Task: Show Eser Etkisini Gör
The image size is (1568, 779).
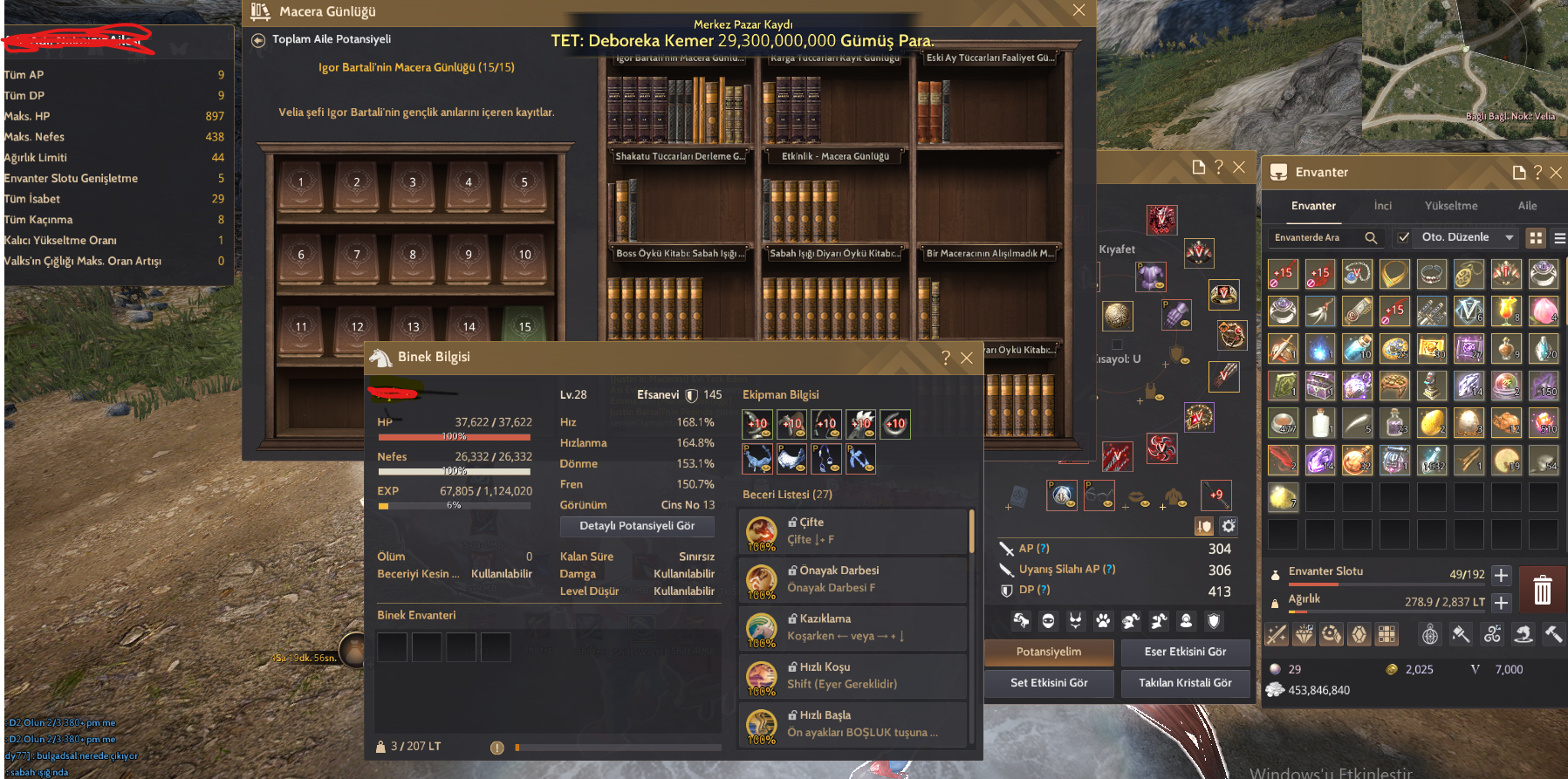Action: pos(1185,652)
